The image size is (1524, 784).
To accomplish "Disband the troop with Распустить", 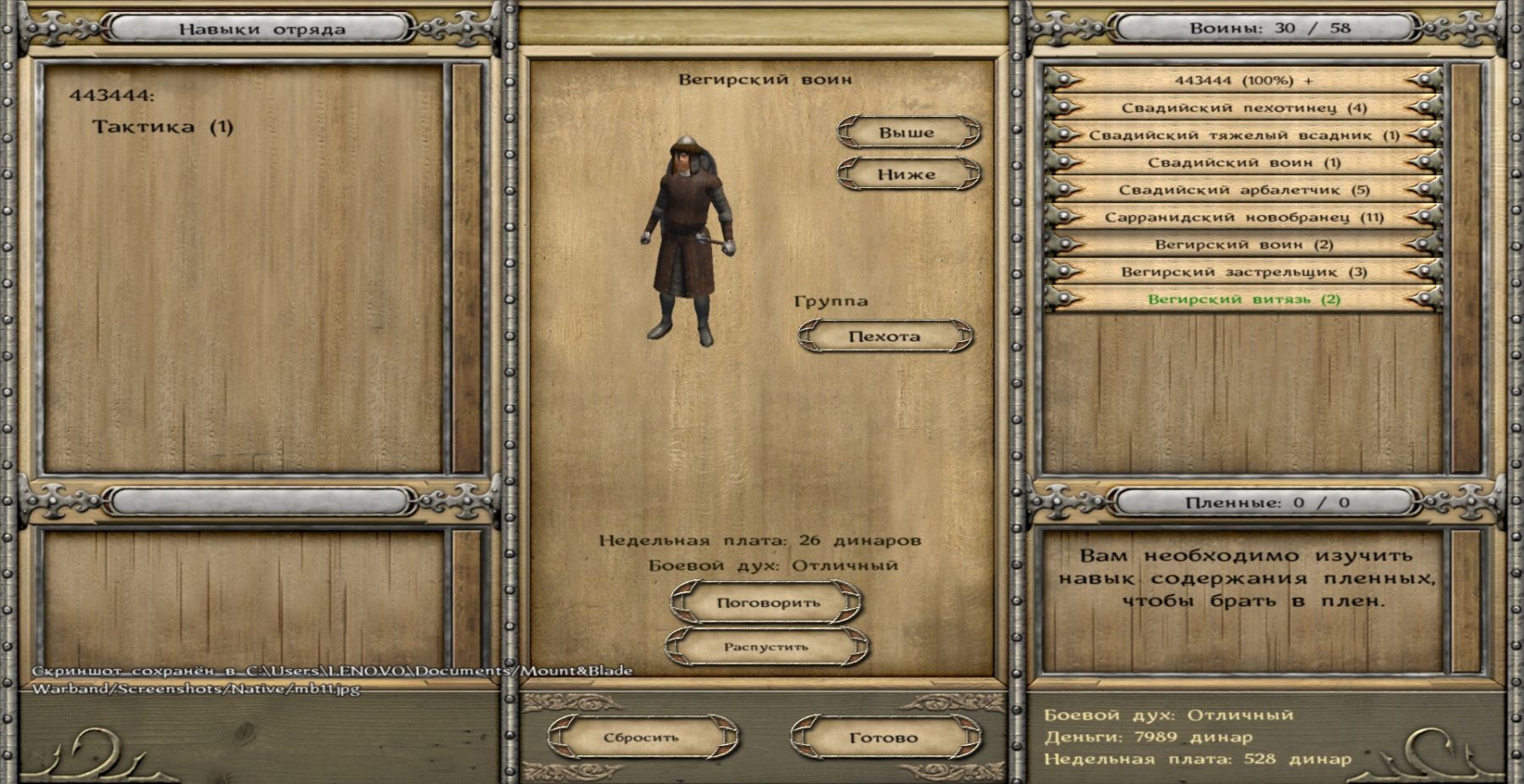I will tap(765, 647).
